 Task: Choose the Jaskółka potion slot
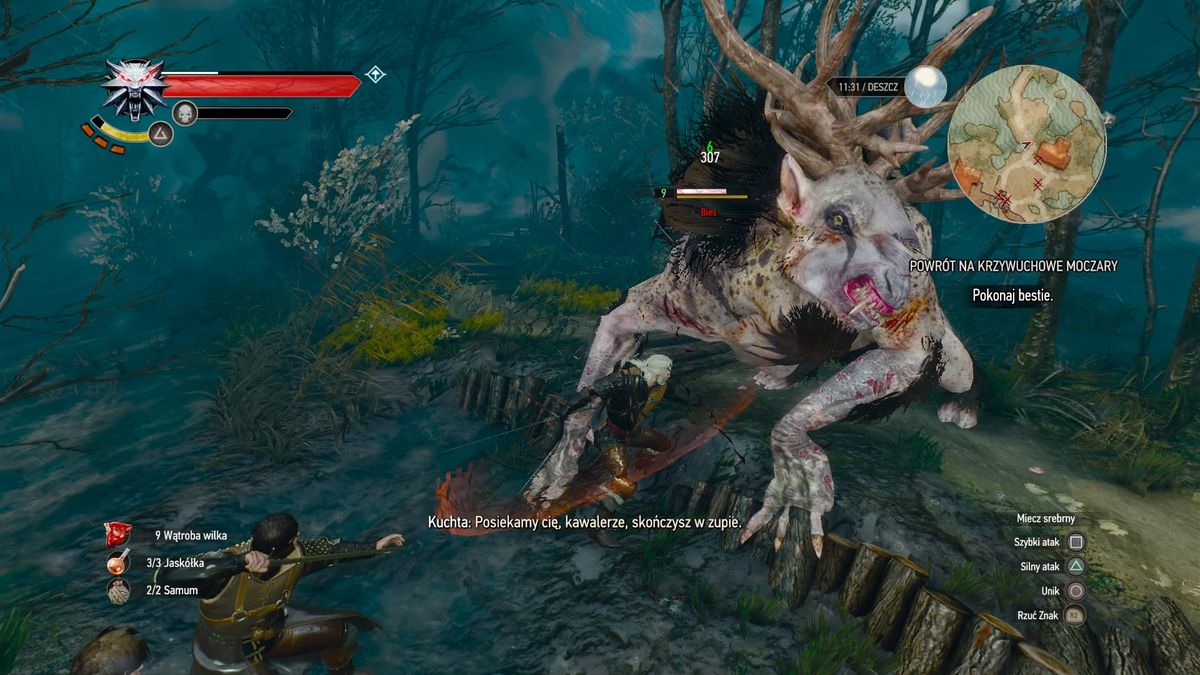[x=118, y=563]
